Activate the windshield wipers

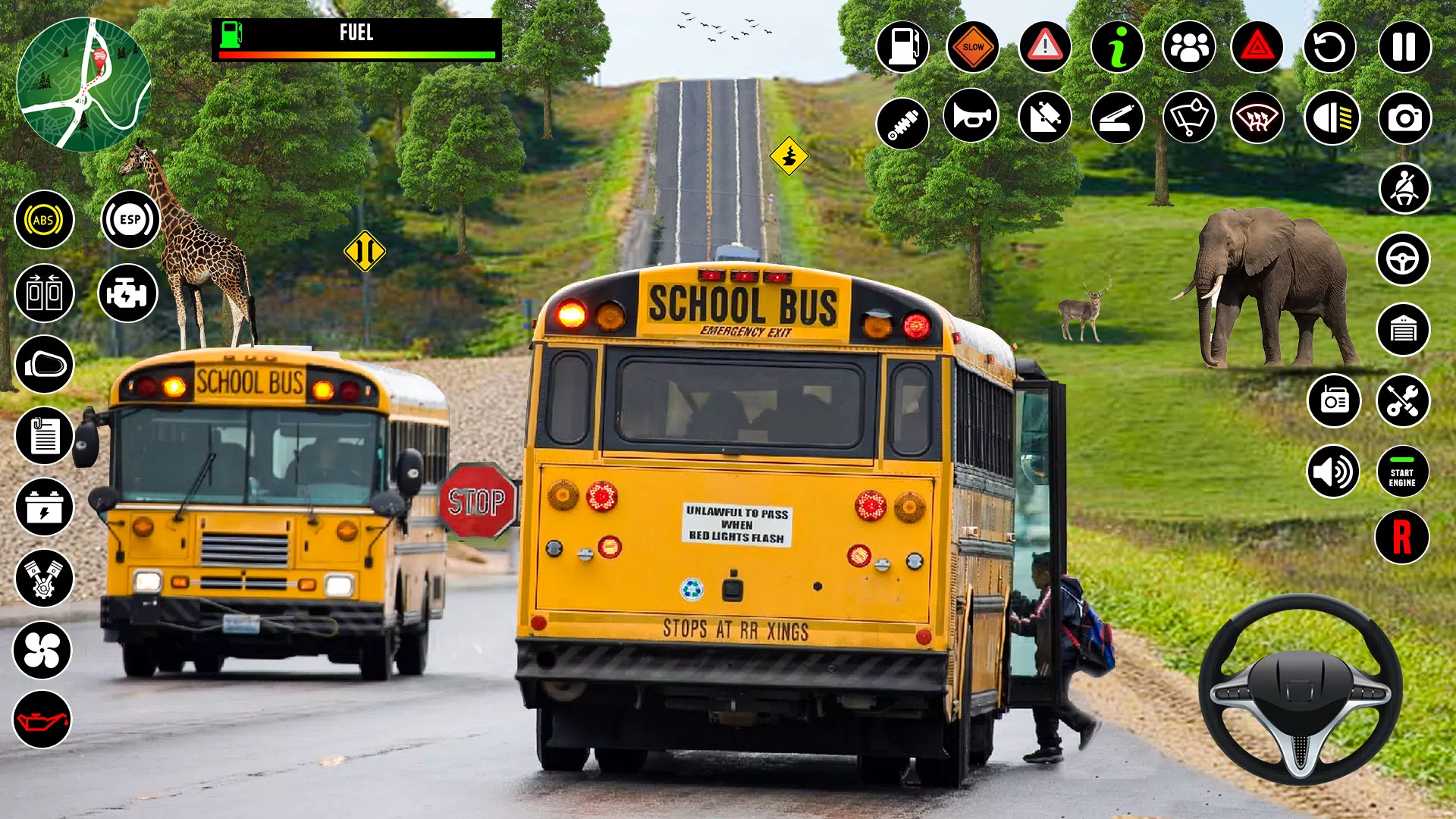point(1188,118)
